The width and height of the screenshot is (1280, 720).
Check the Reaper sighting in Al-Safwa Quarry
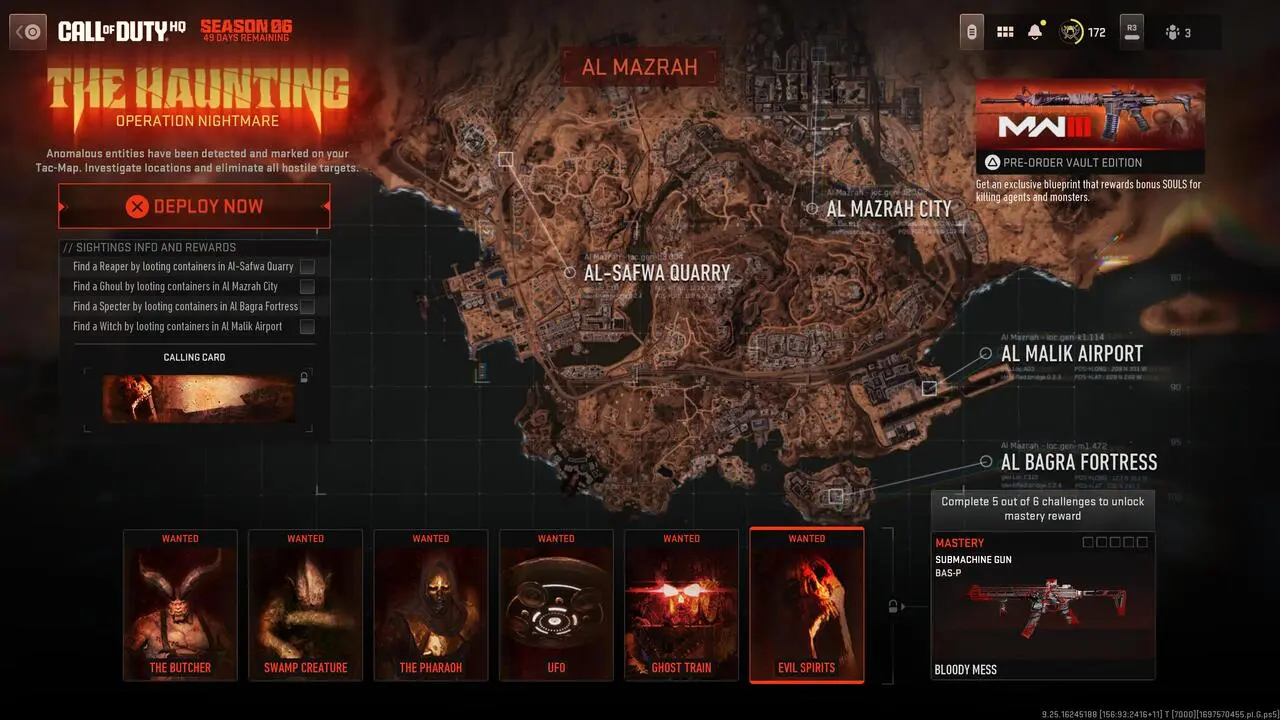(308, 267)
